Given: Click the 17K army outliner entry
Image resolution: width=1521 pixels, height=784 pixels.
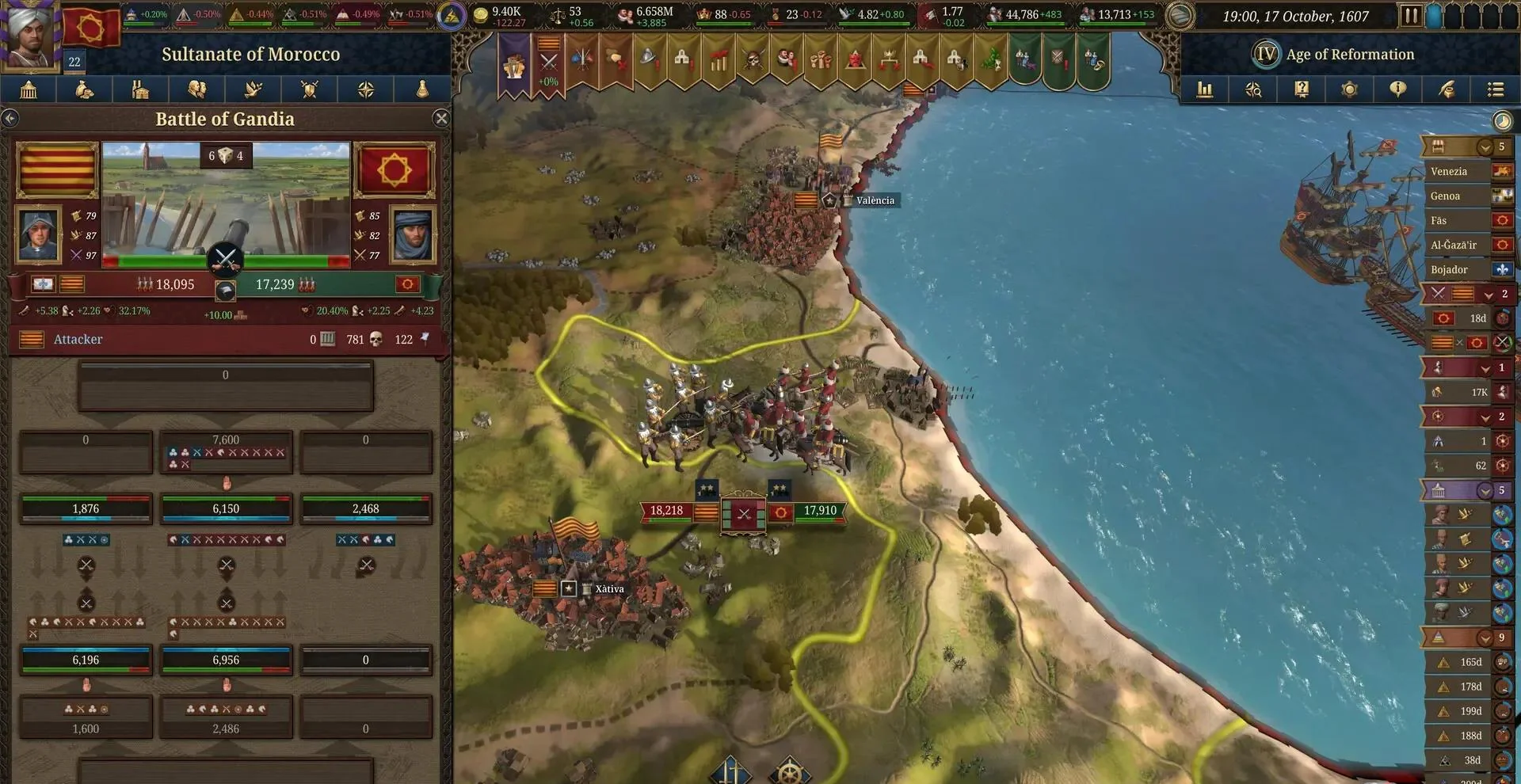Looking at the screenshot, I should click(x=1466, y=393).
